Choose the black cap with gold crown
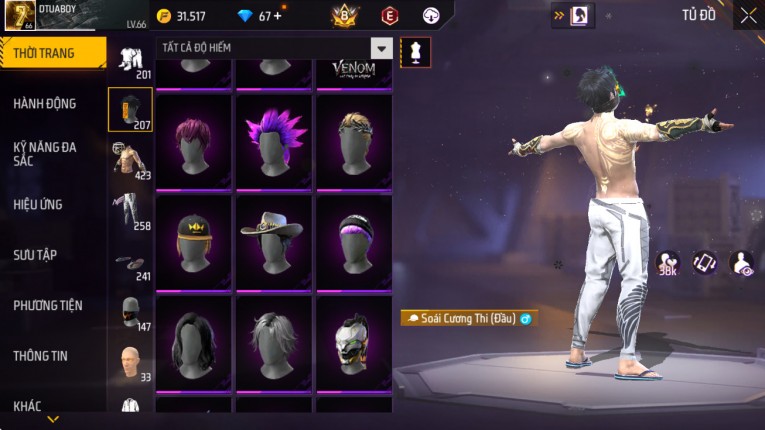The image size is (765, 430). click(193, 241)
